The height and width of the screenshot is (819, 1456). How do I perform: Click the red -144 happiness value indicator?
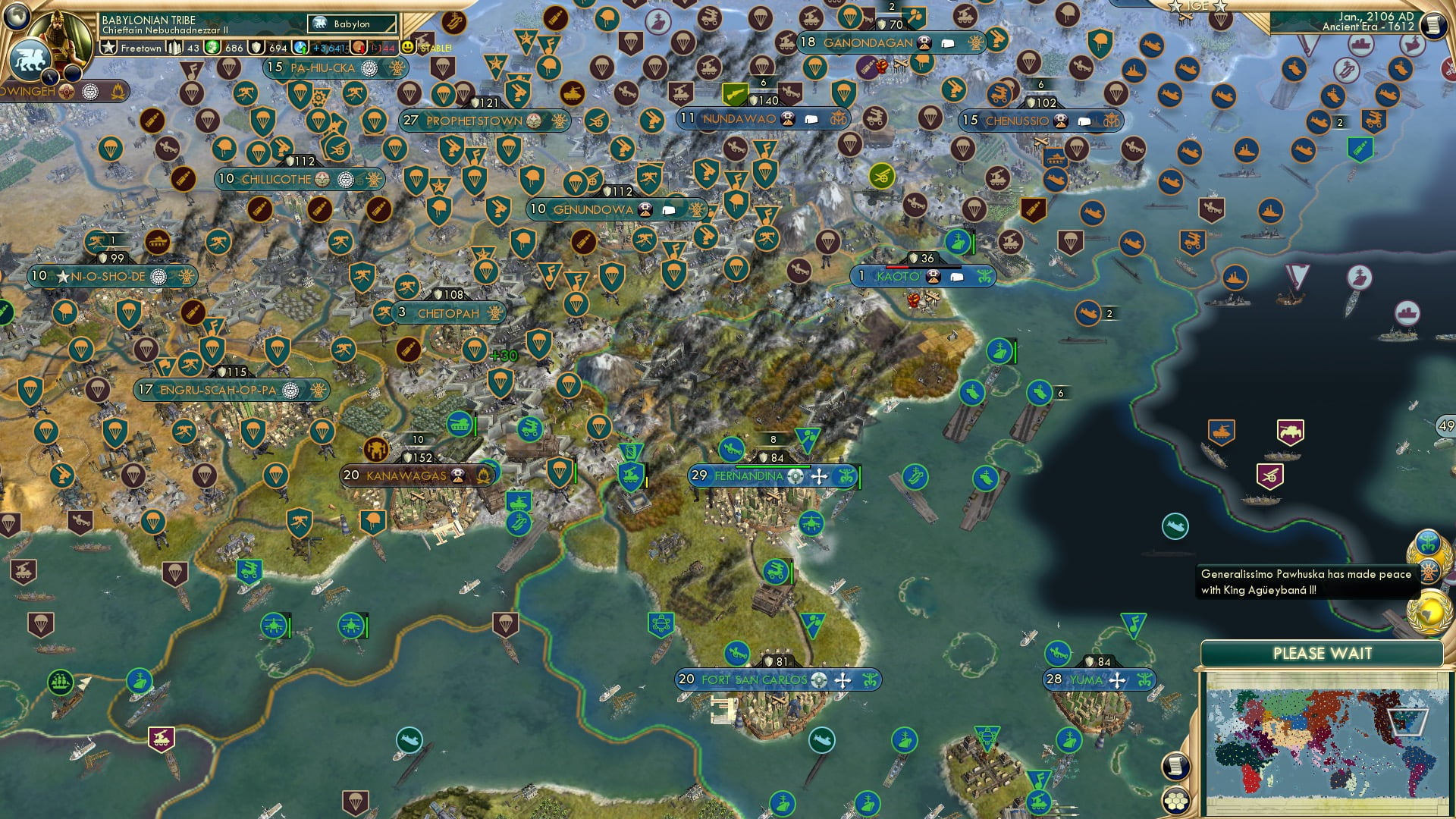pos(383,47)
